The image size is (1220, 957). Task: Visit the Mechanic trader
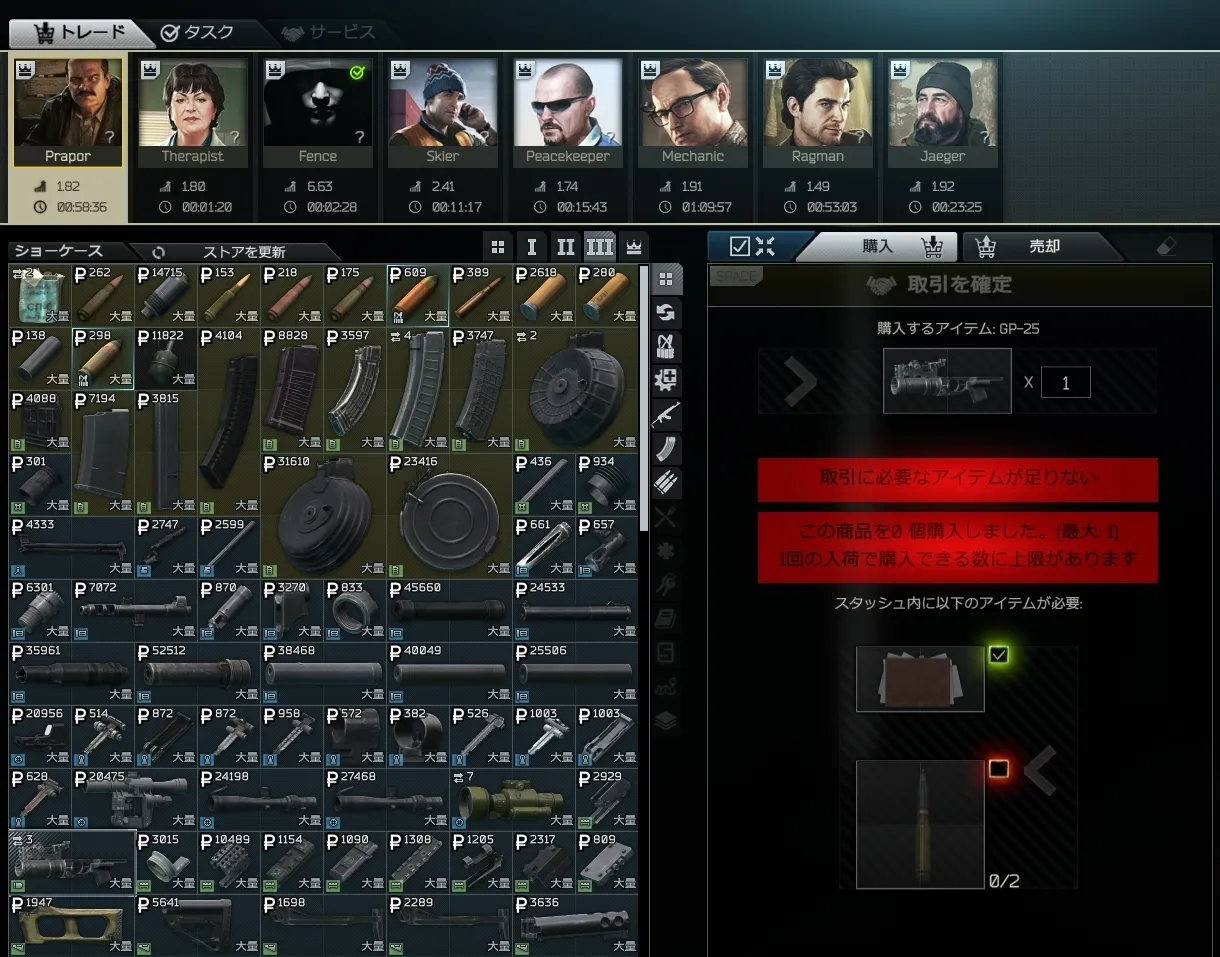click(x=692, y=112)
